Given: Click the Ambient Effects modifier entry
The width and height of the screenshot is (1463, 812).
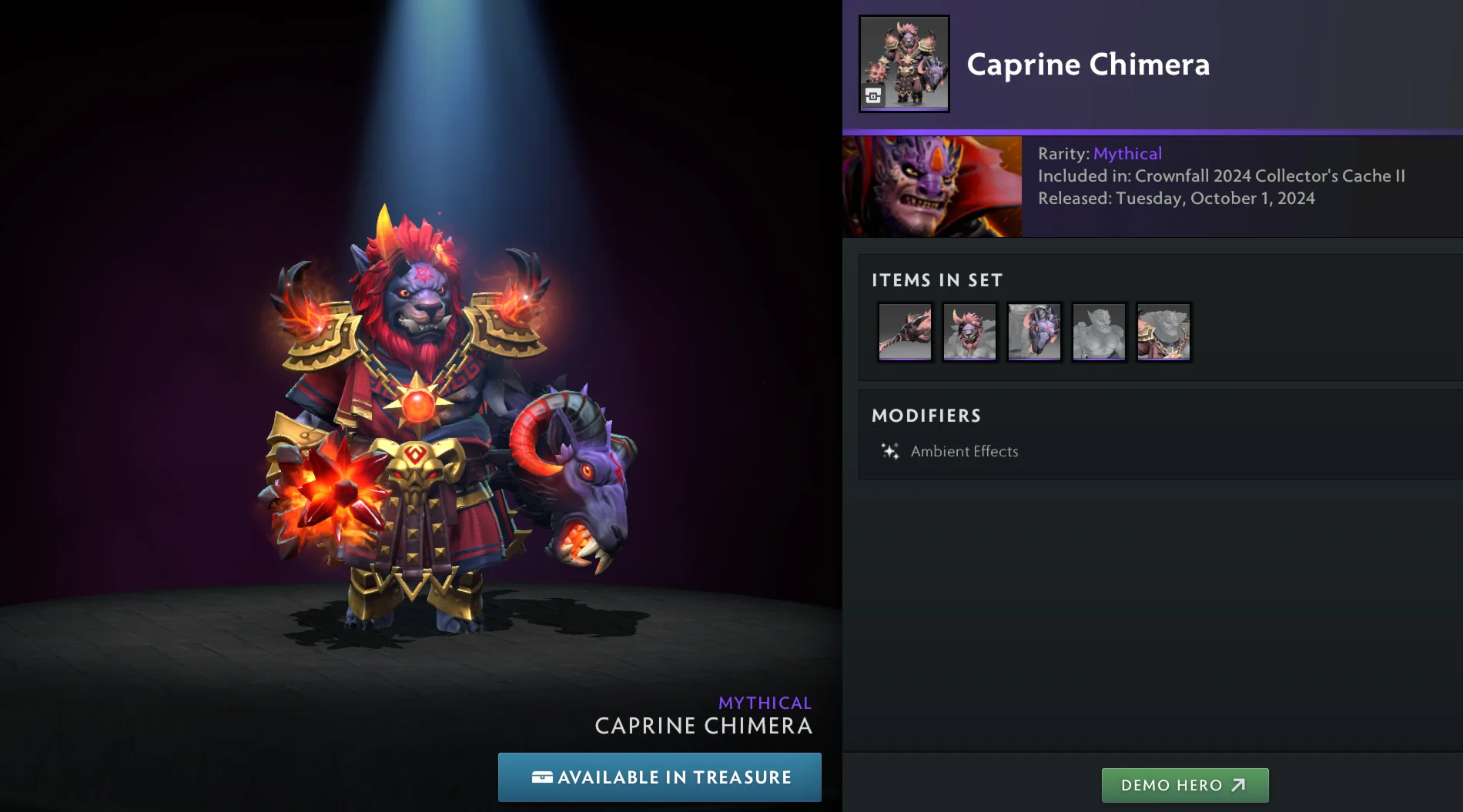Looking at the screenshot, I should coord(964,451).
